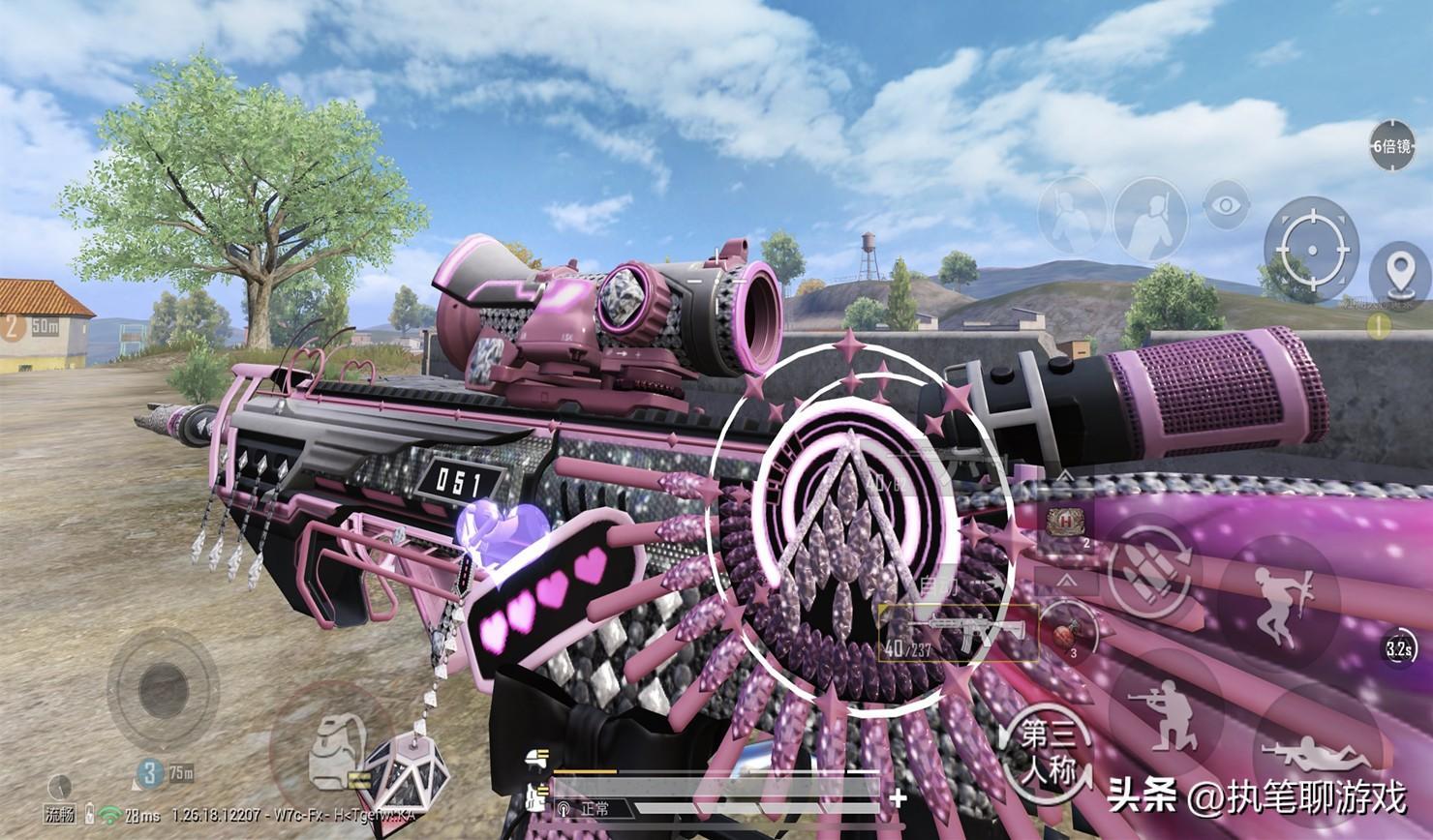Toggle the lean right stance icon

click(1149, 217)
